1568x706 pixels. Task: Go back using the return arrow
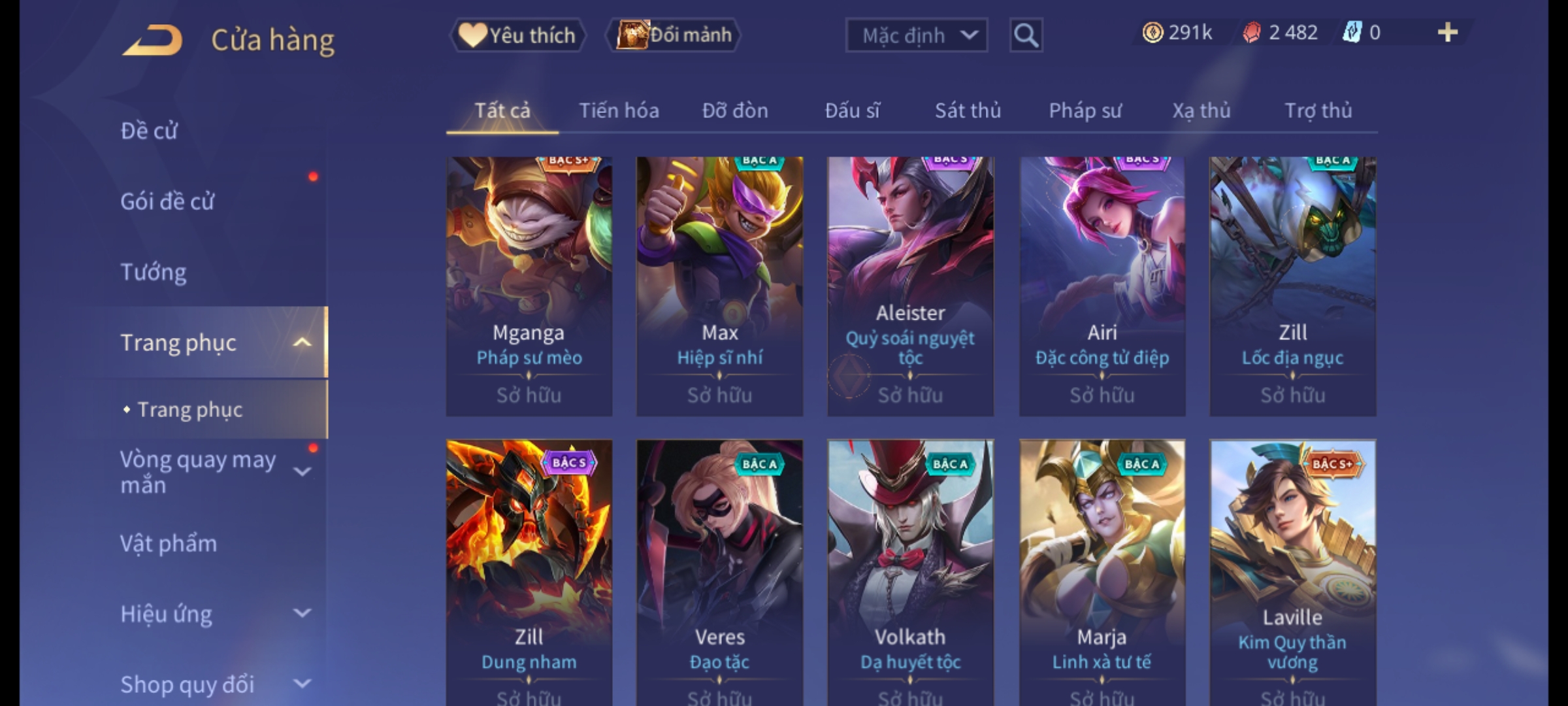click(x=152, y=41)
